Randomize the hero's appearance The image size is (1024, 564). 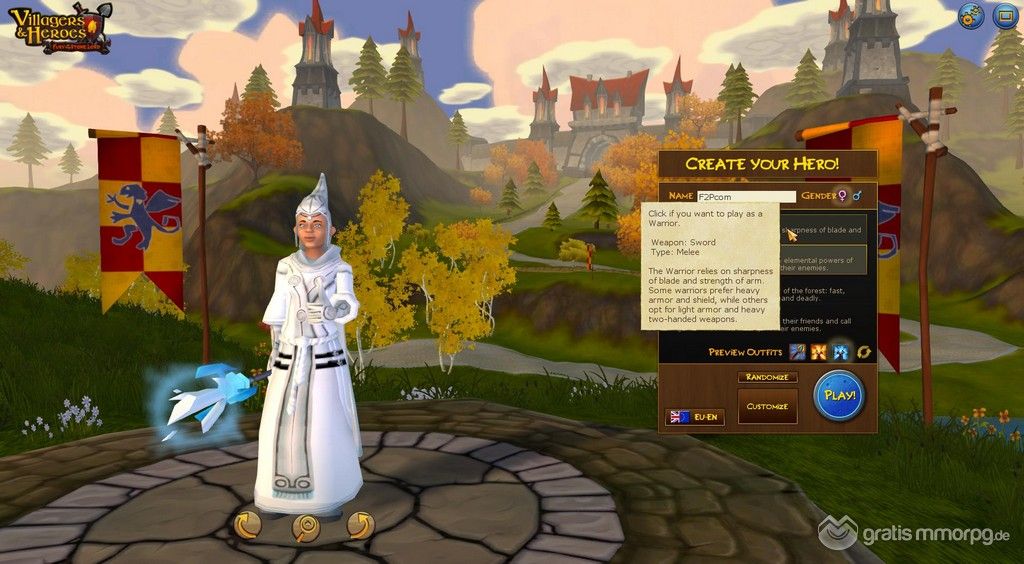point(767,378)
